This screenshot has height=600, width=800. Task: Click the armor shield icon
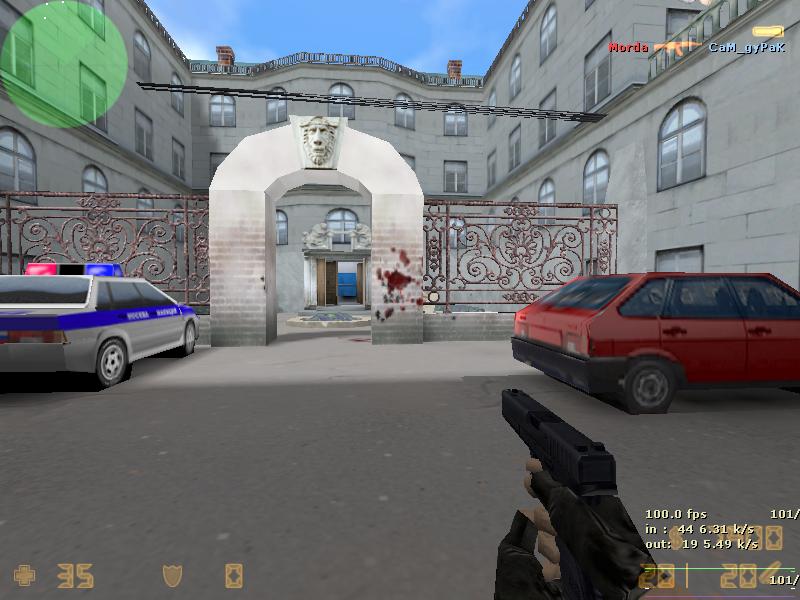click(x=173, y=575)
